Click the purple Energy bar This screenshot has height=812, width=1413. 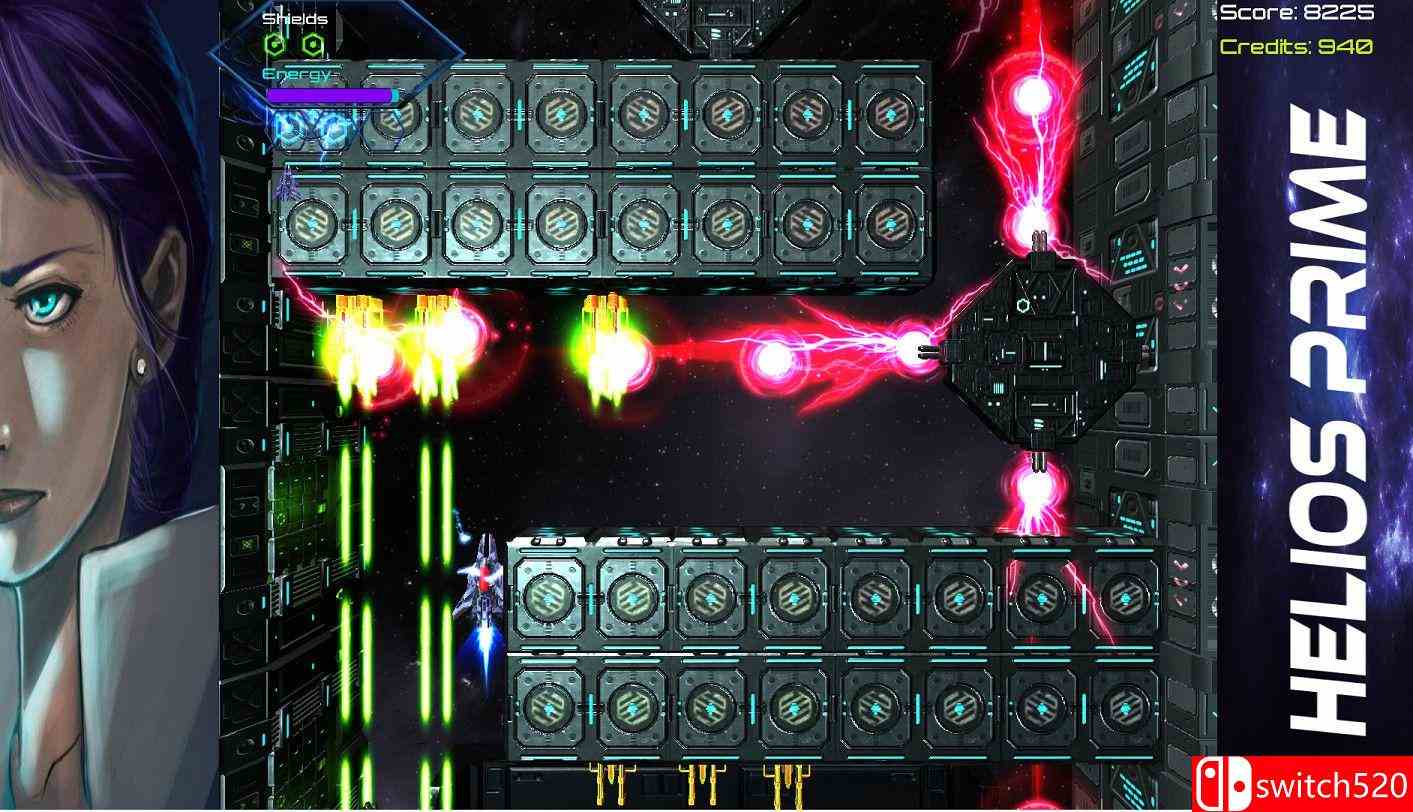coord(328,93)
